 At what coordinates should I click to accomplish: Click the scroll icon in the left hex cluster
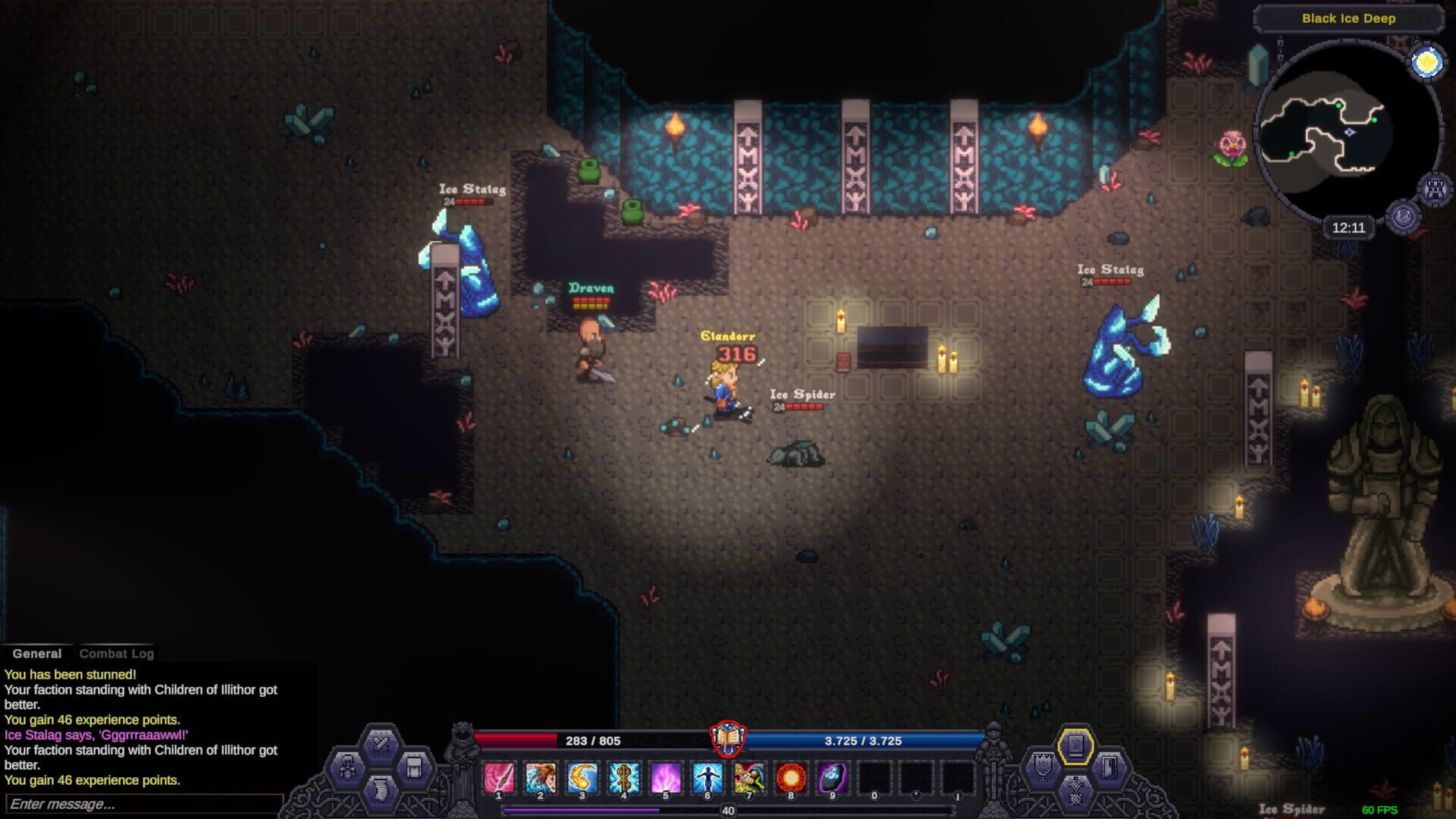(x=381, y=792)
